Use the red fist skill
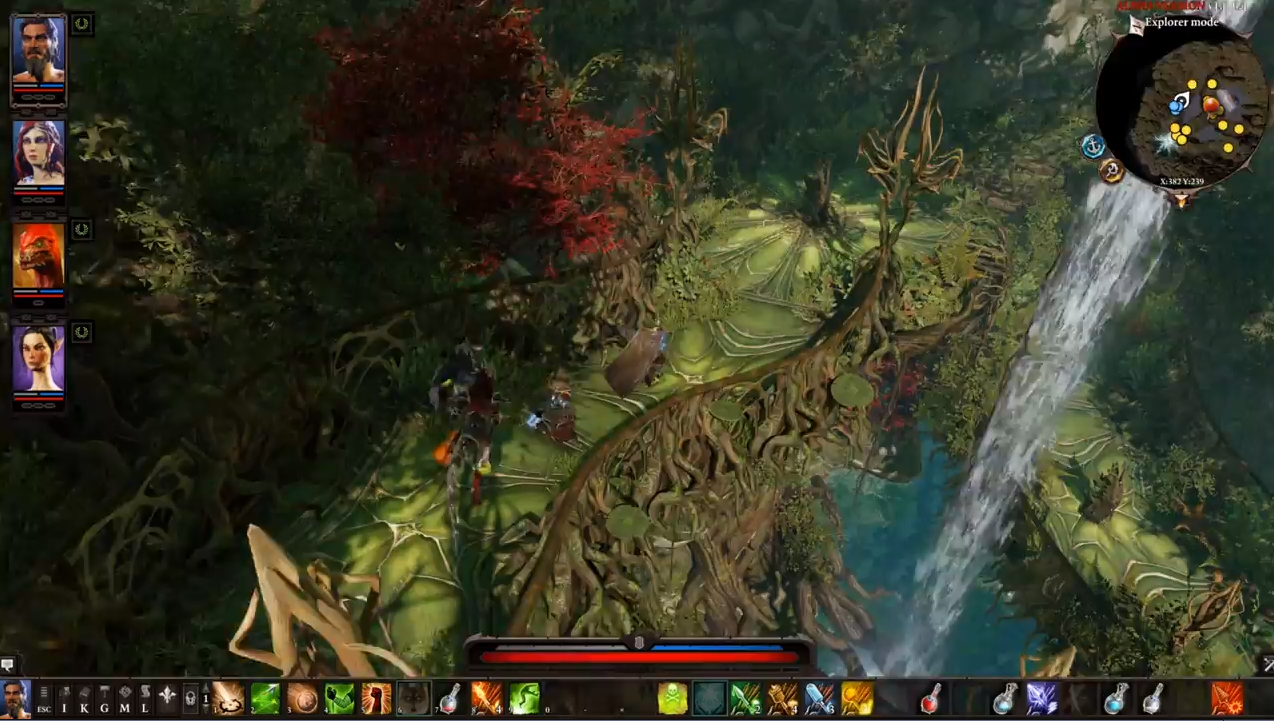This screenshot has width=1274, height=721. [x=377, y=698]
